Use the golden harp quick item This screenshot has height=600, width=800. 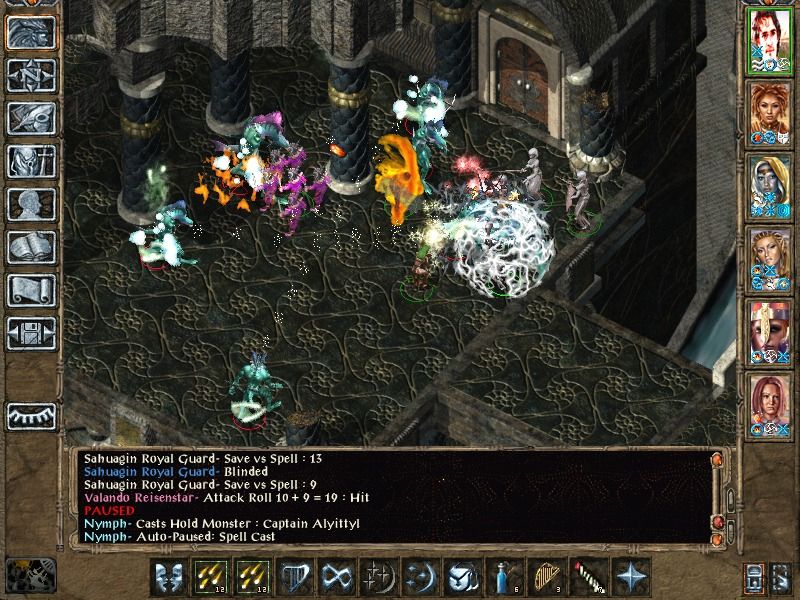tap(545, 578)
